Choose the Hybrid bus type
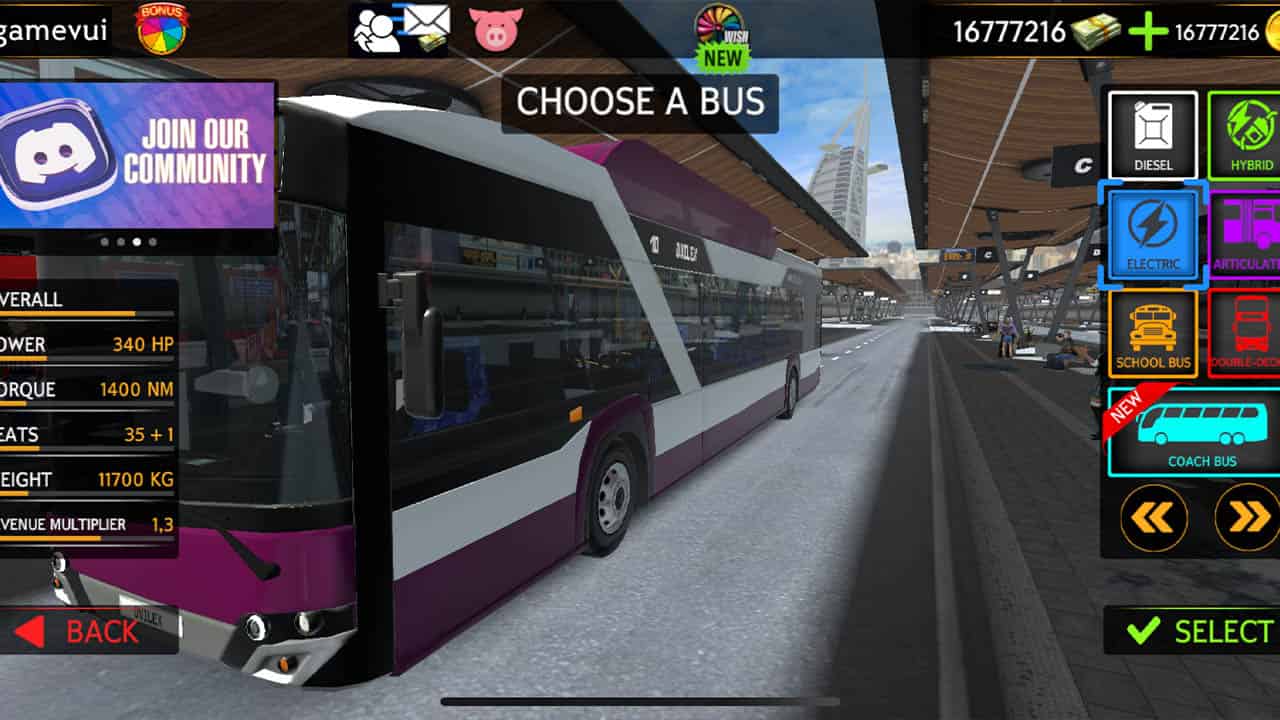Viewport: 1280px width, 720px height. pos(1246,135)
